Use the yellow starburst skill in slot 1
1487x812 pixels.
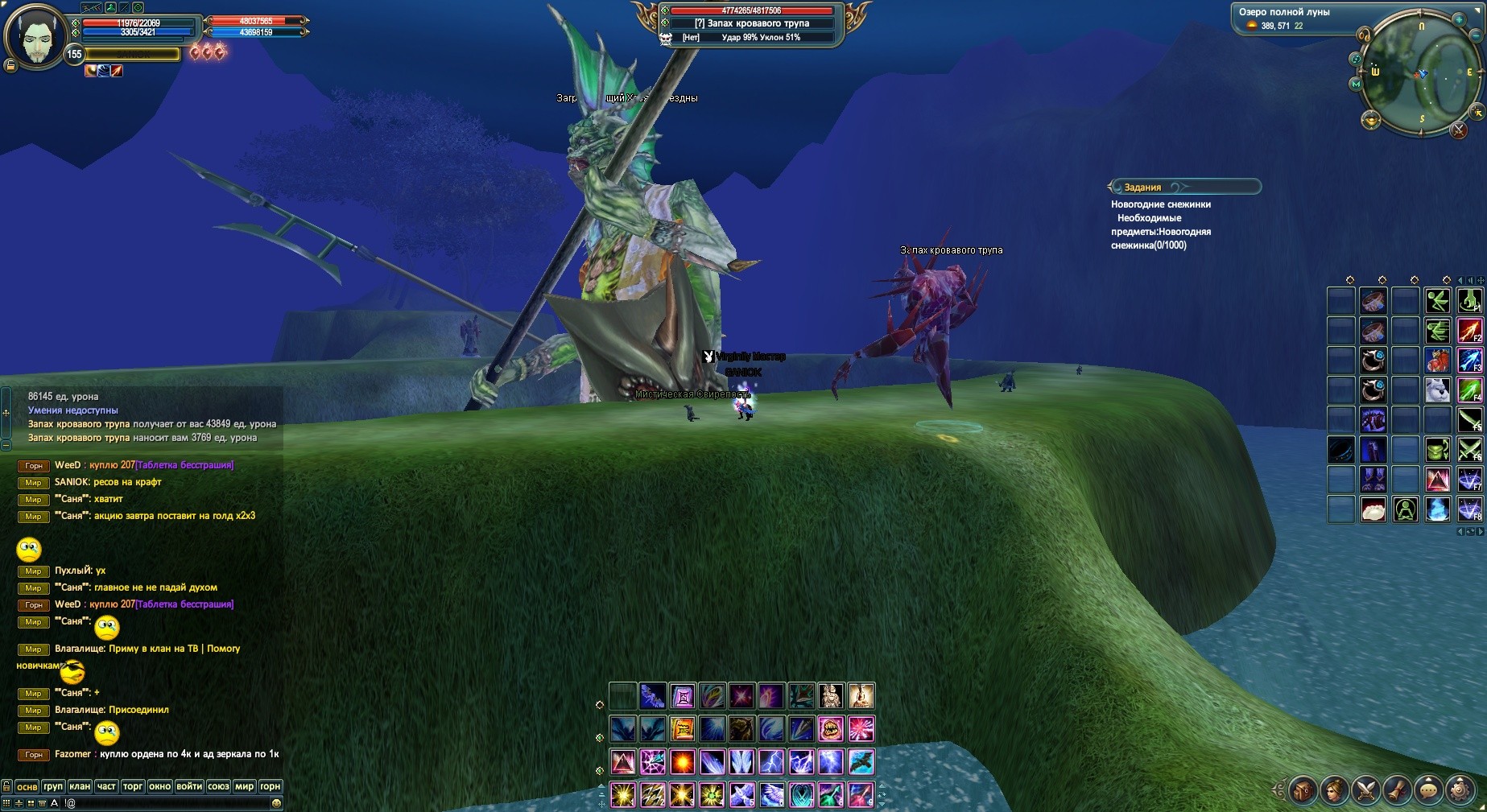click(622, 794)
